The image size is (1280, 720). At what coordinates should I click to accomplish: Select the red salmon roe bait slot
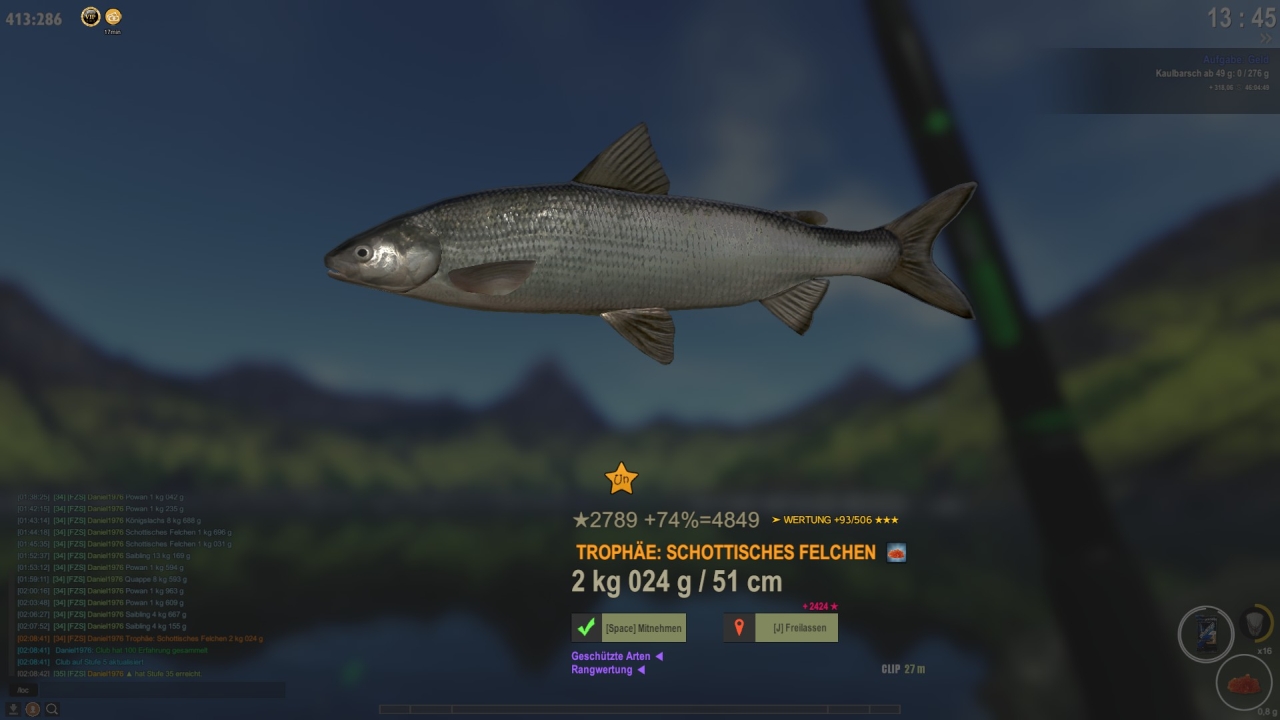click(1244, 682)
